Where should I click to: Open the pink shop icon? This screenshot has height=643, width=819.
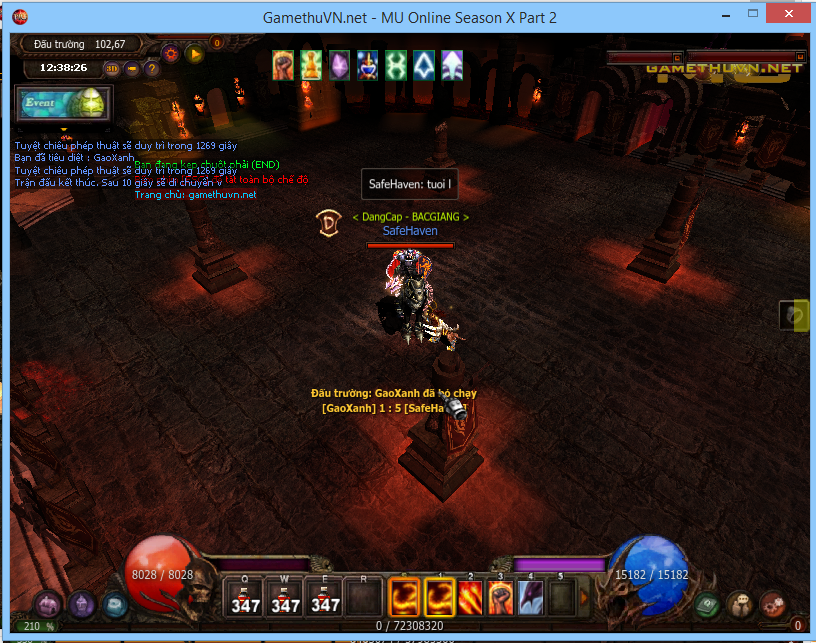46,604
